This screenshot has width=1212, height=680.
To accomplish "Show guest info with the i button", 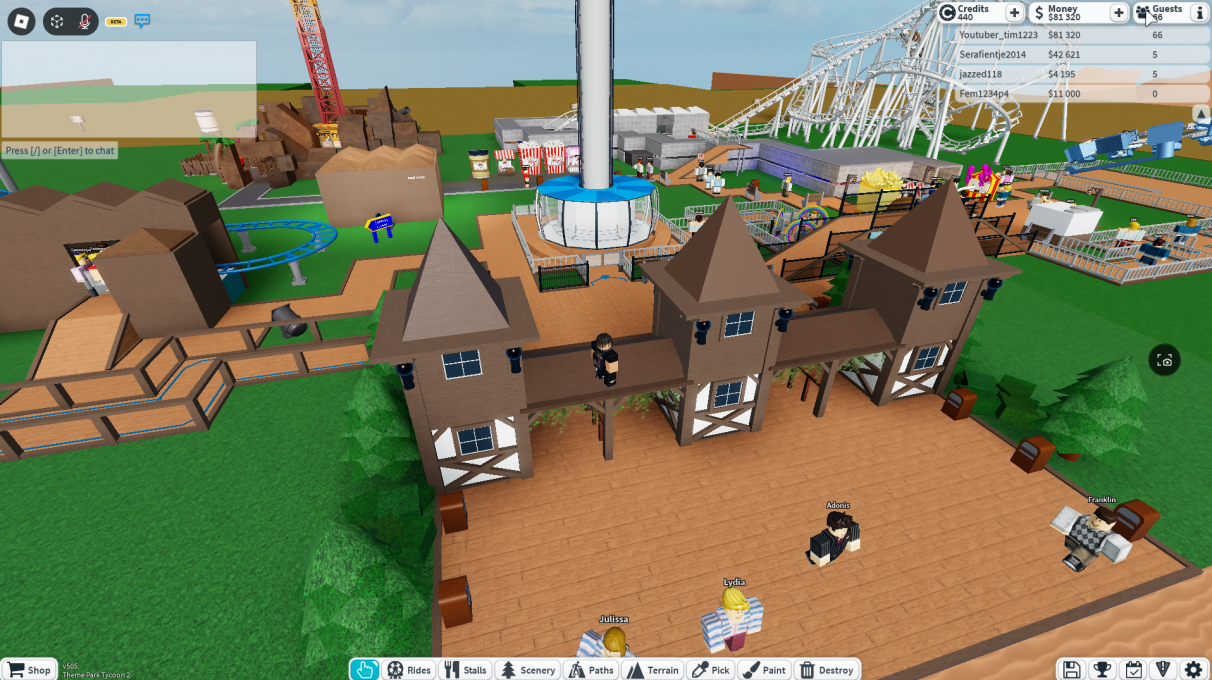I will (1198, 13).
